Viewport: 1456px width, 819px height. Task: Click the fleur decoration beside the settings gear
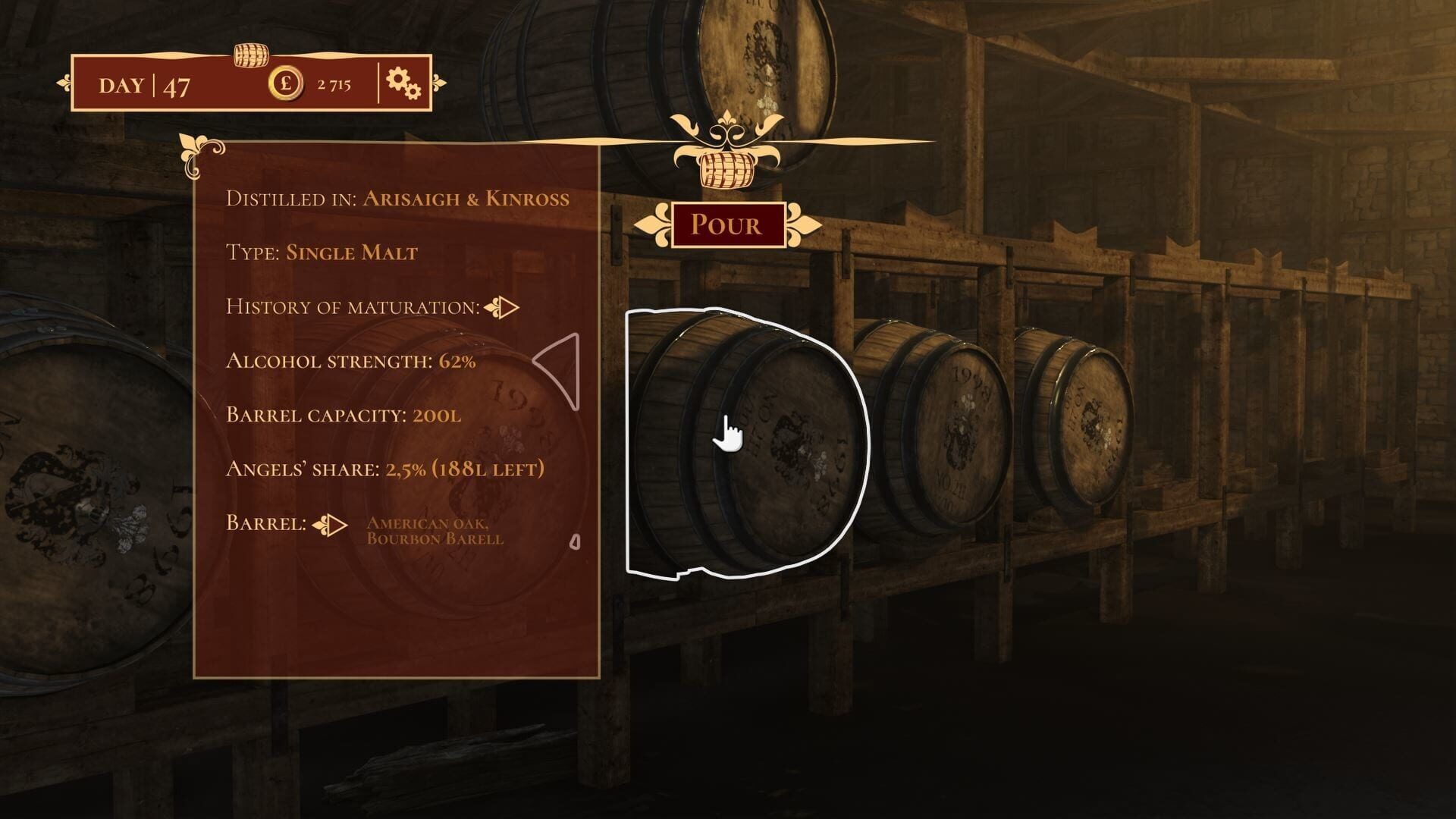point(438,81)
